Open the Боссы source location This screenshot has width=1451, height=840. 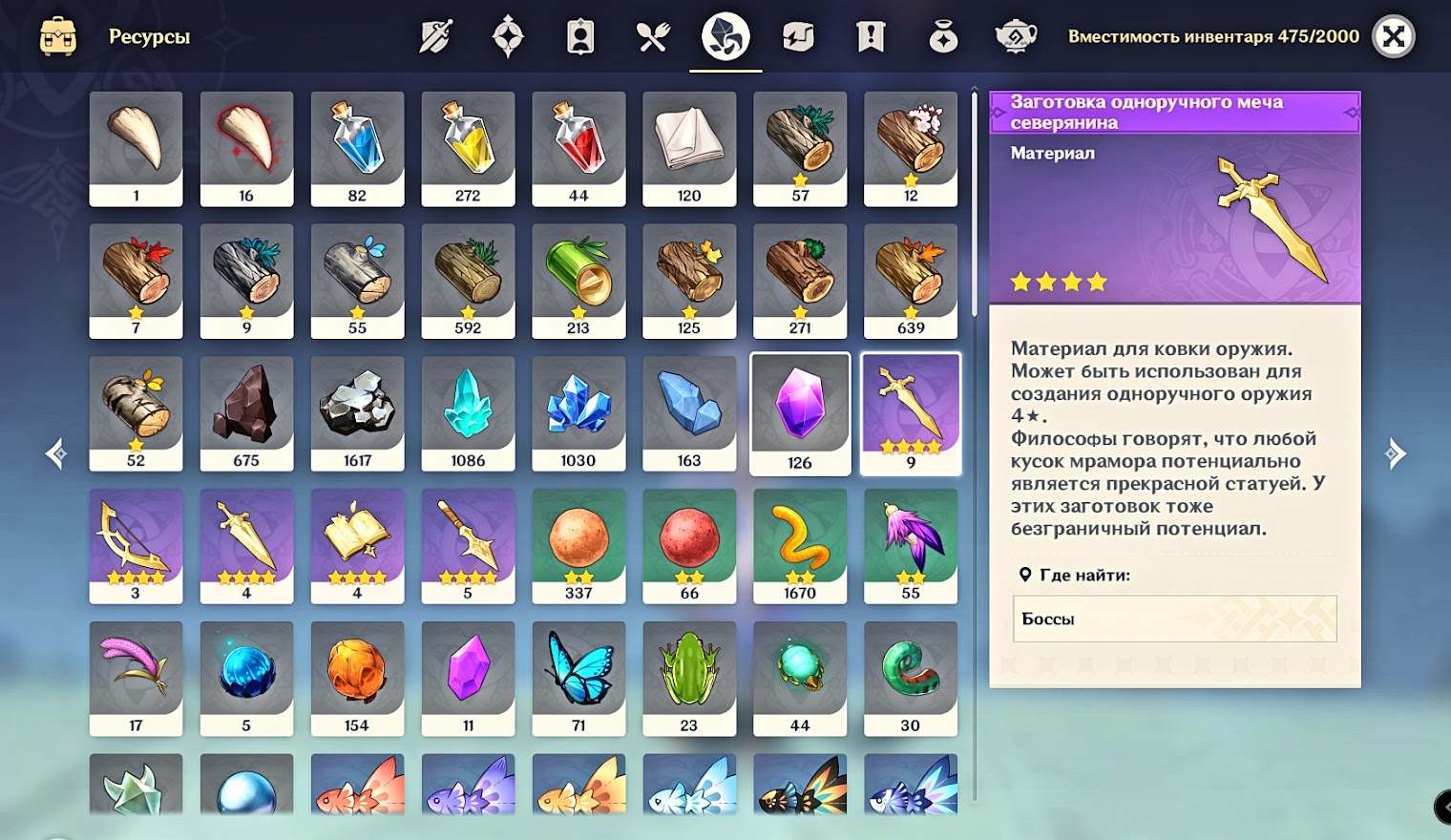click(1174, 619)
